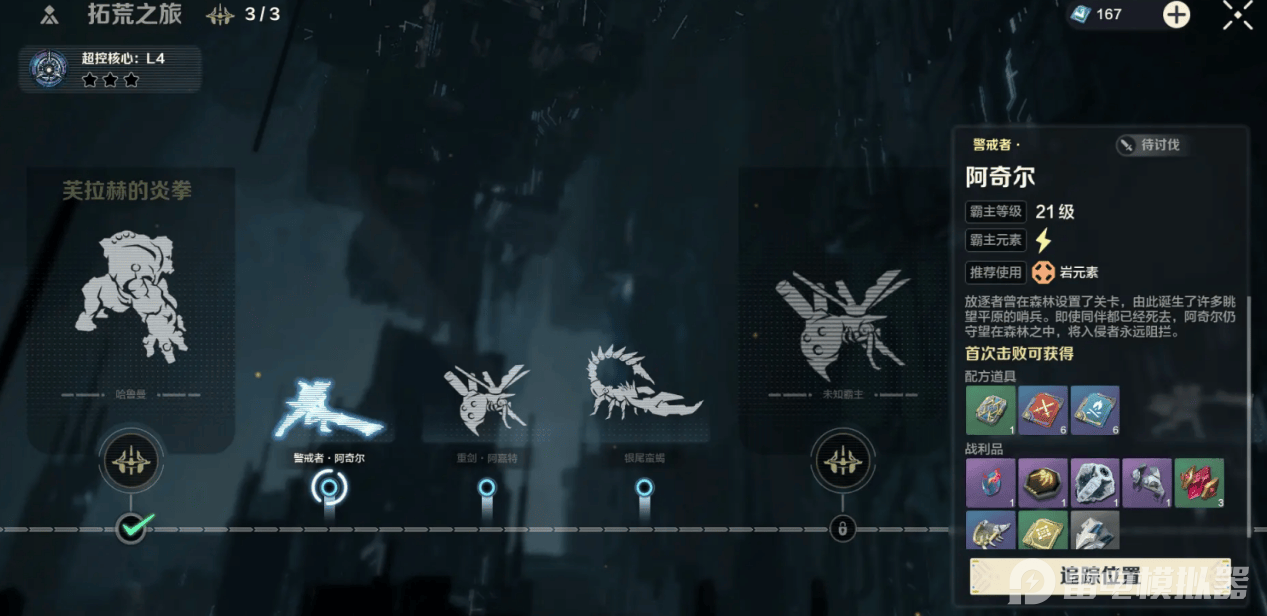Open the 超控核心 L4 panel
The width and height of the screenshot is (1267, 616).
click(110, 69)
